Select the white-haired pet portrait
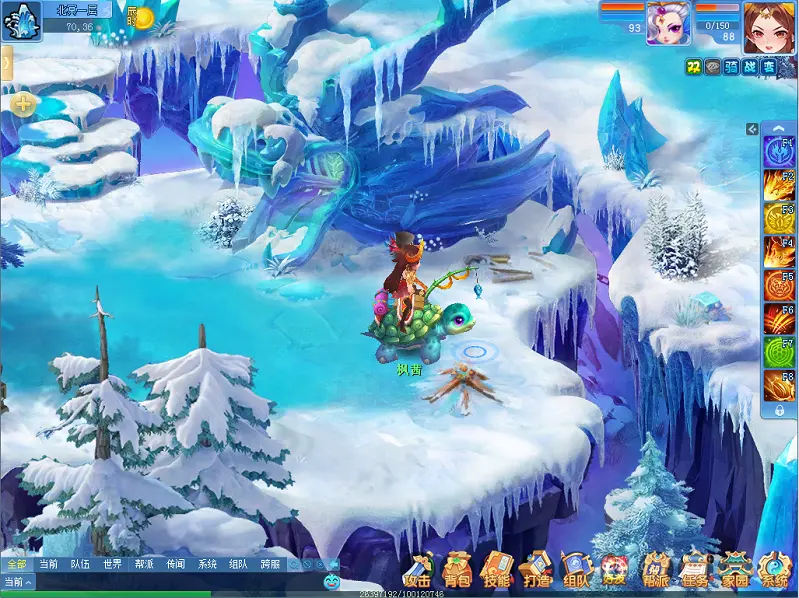Screen dimensions: 799x598 point(668,22)
